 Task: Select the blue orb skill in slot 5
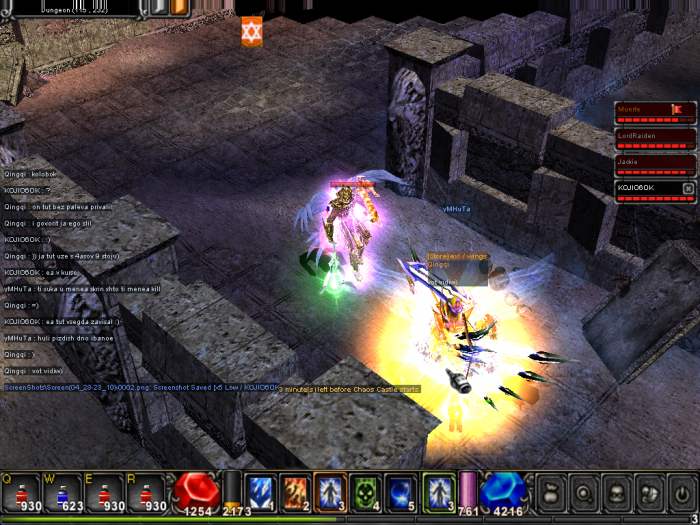[400, 492]
